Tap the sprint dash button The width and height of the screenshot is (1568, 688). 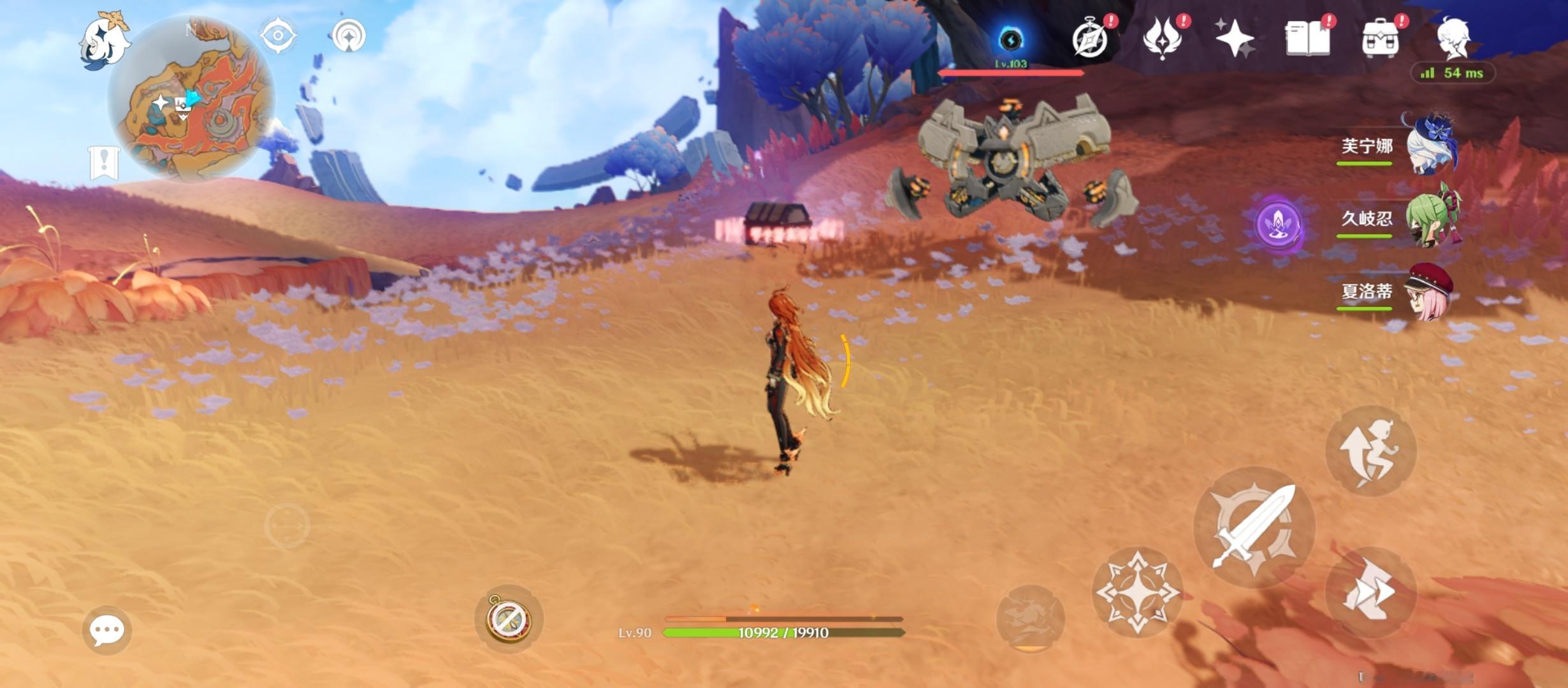[1370, 592]
